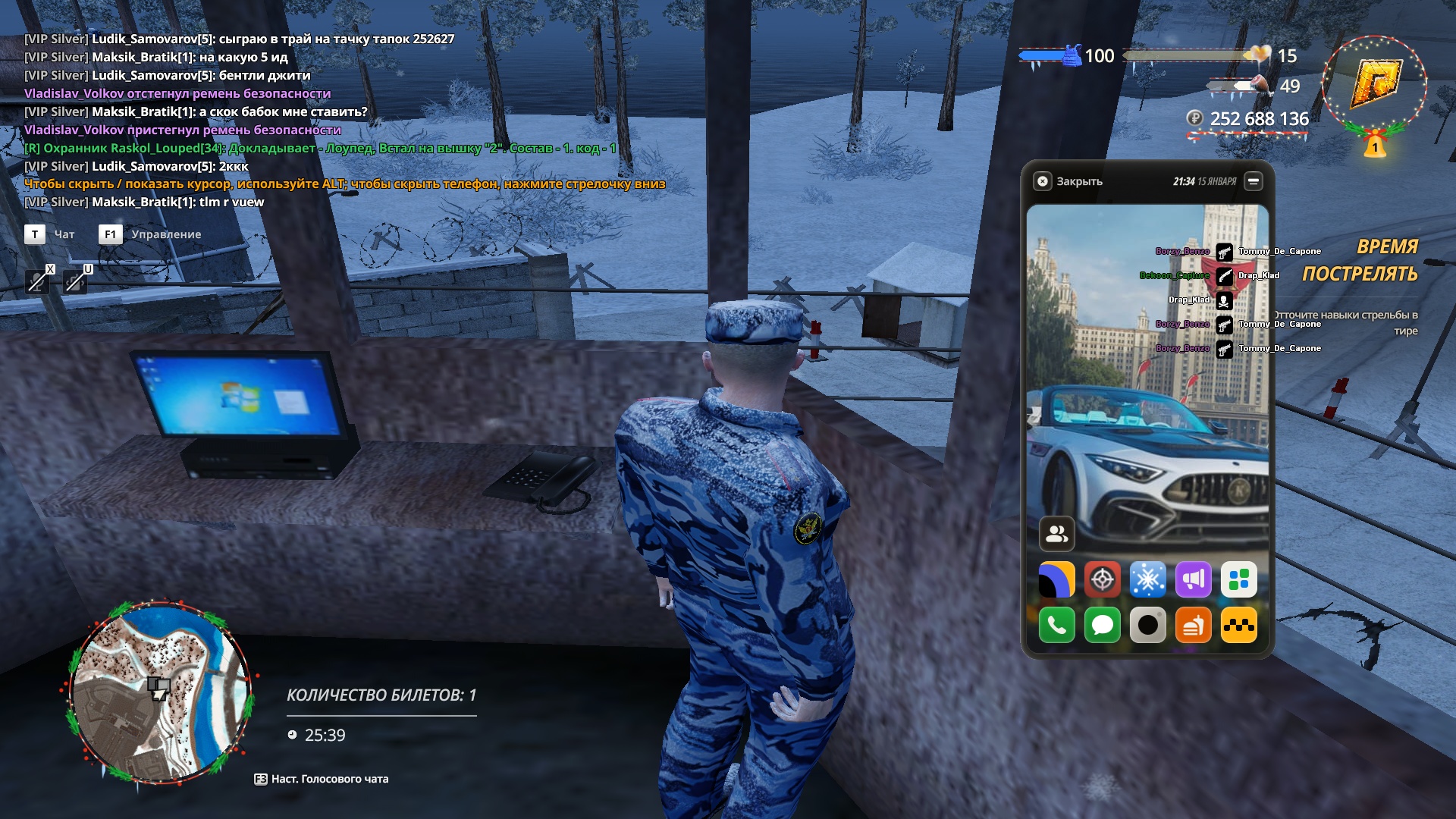
Task: Open the yellow taxi app
Action: click(x=1238, y=626)
